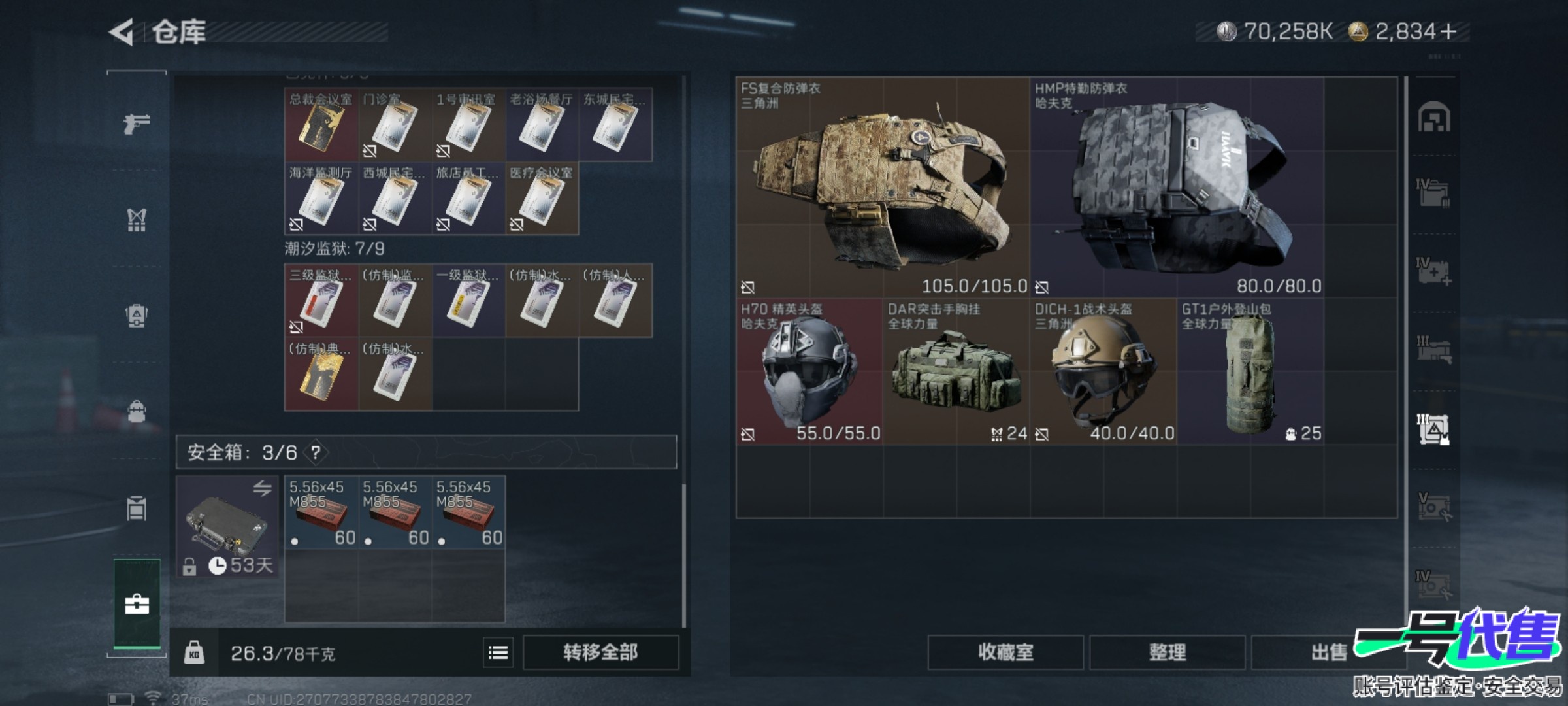Add currency with the plus button
This screenshot has width=1568, height=706.
click(1448, 31)
